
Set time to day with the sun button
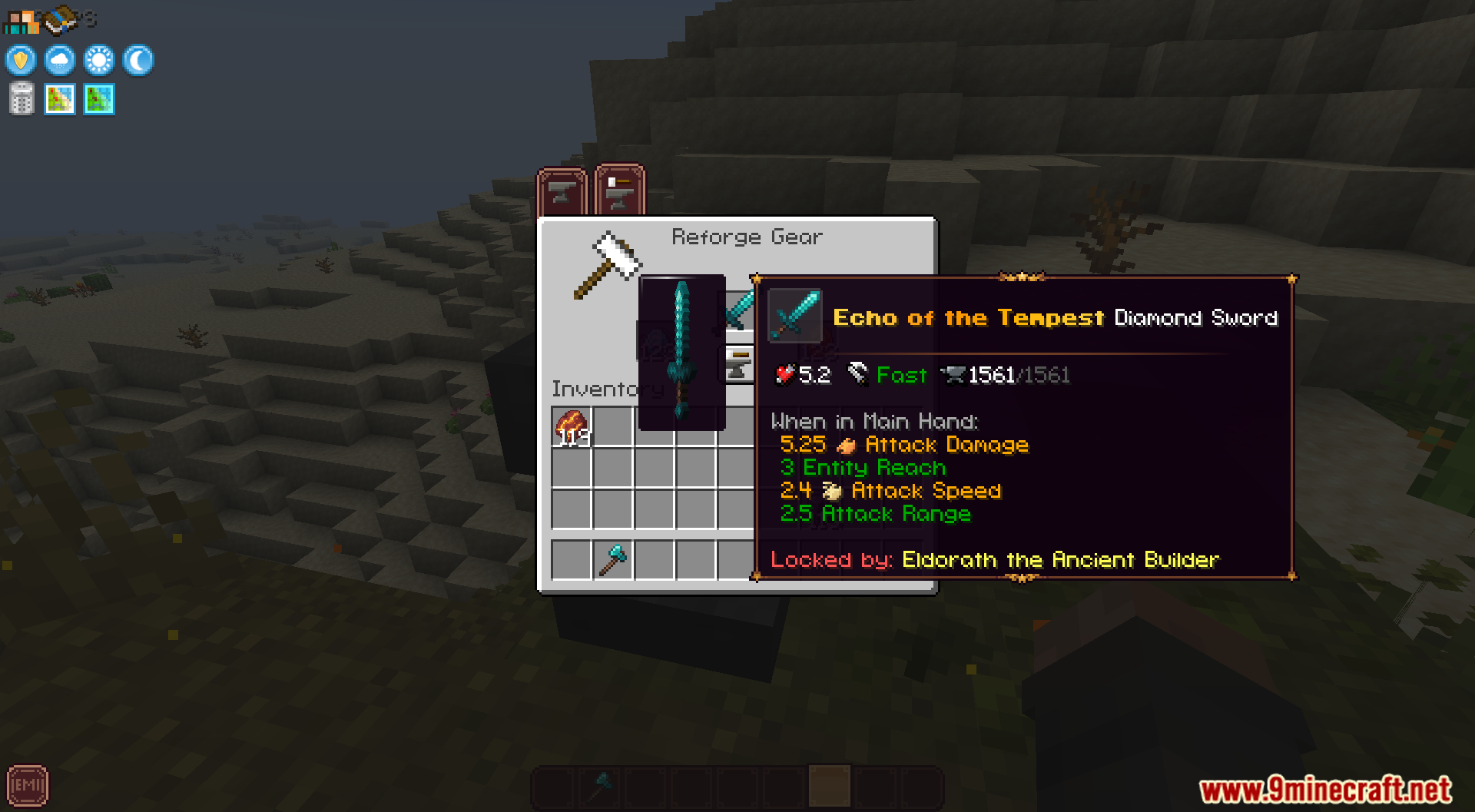tap(99, 60)
